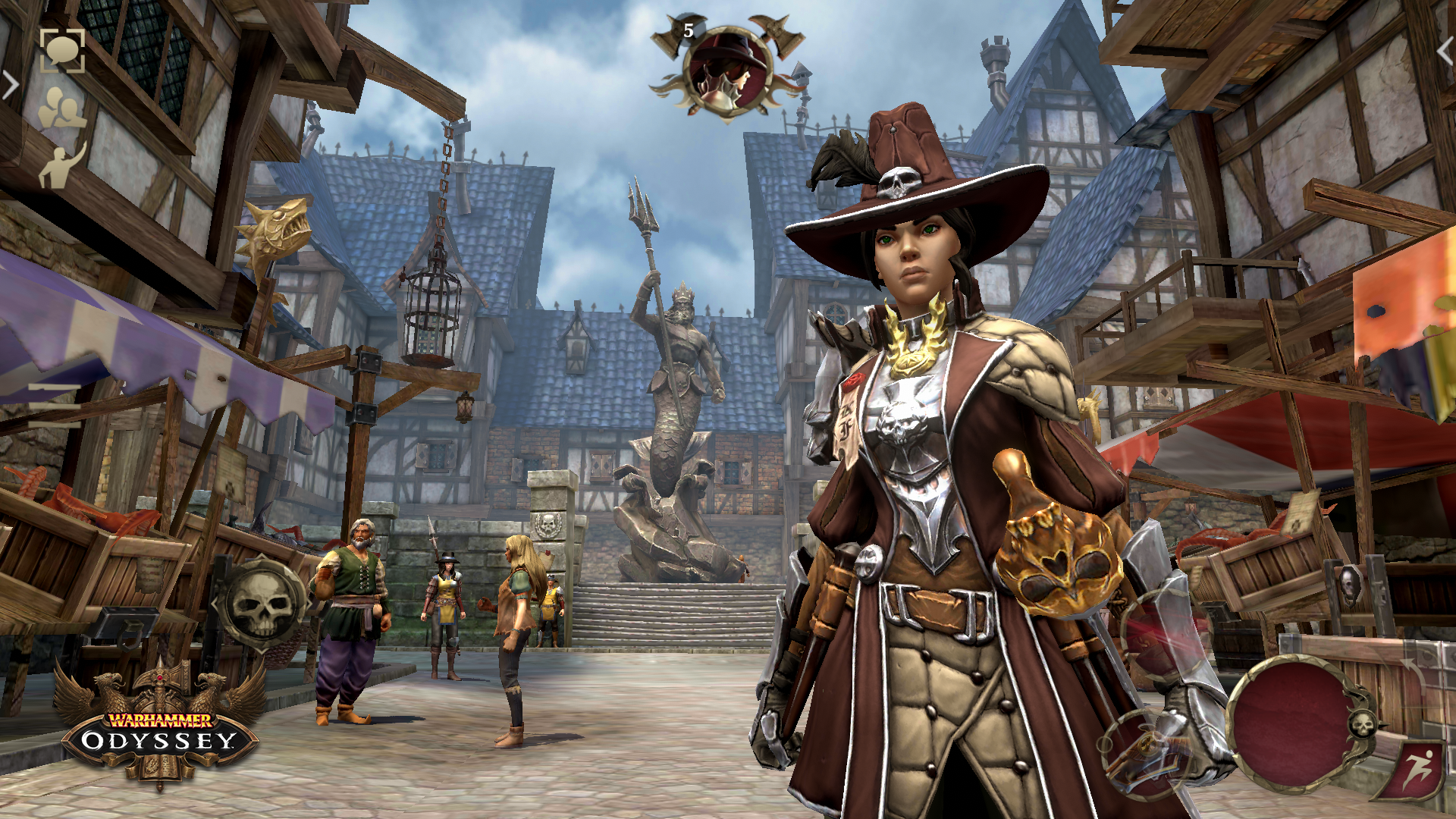This screenshot has height=819, width=1456.
Task: Tap the skull emblem on the action wheel
Action: click(1363, 724)
